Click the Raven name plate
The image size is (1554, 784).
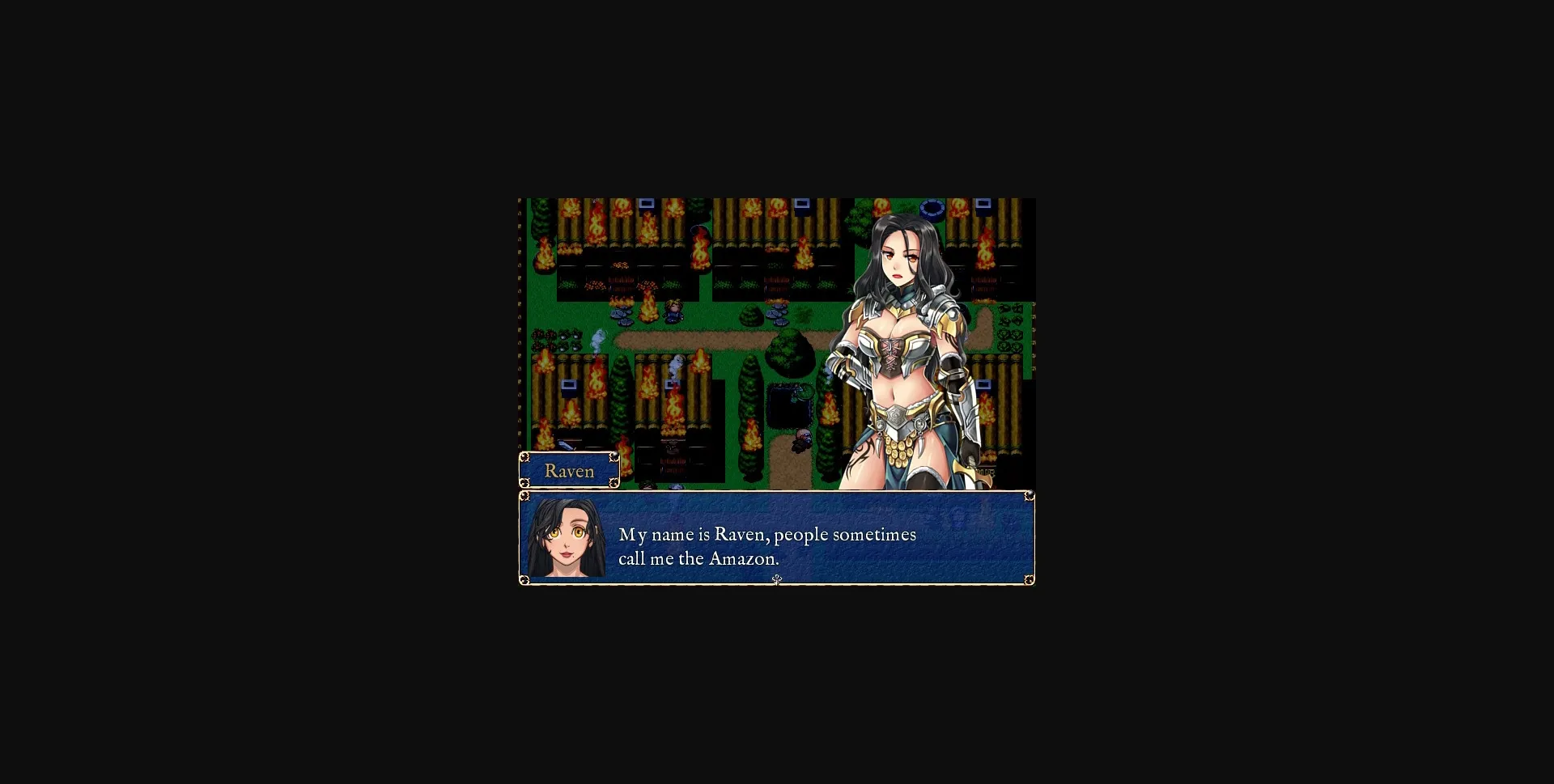(568, 470)
